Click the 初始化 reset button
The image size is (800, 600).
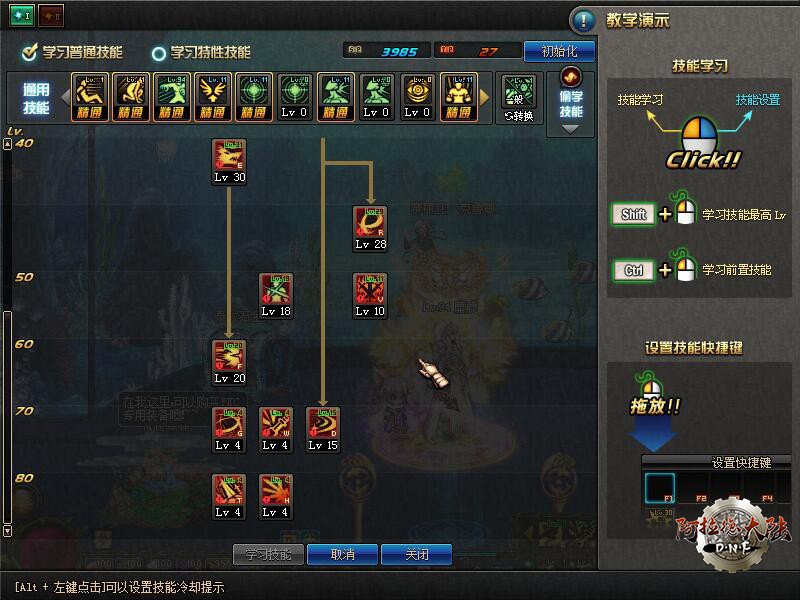558,50
